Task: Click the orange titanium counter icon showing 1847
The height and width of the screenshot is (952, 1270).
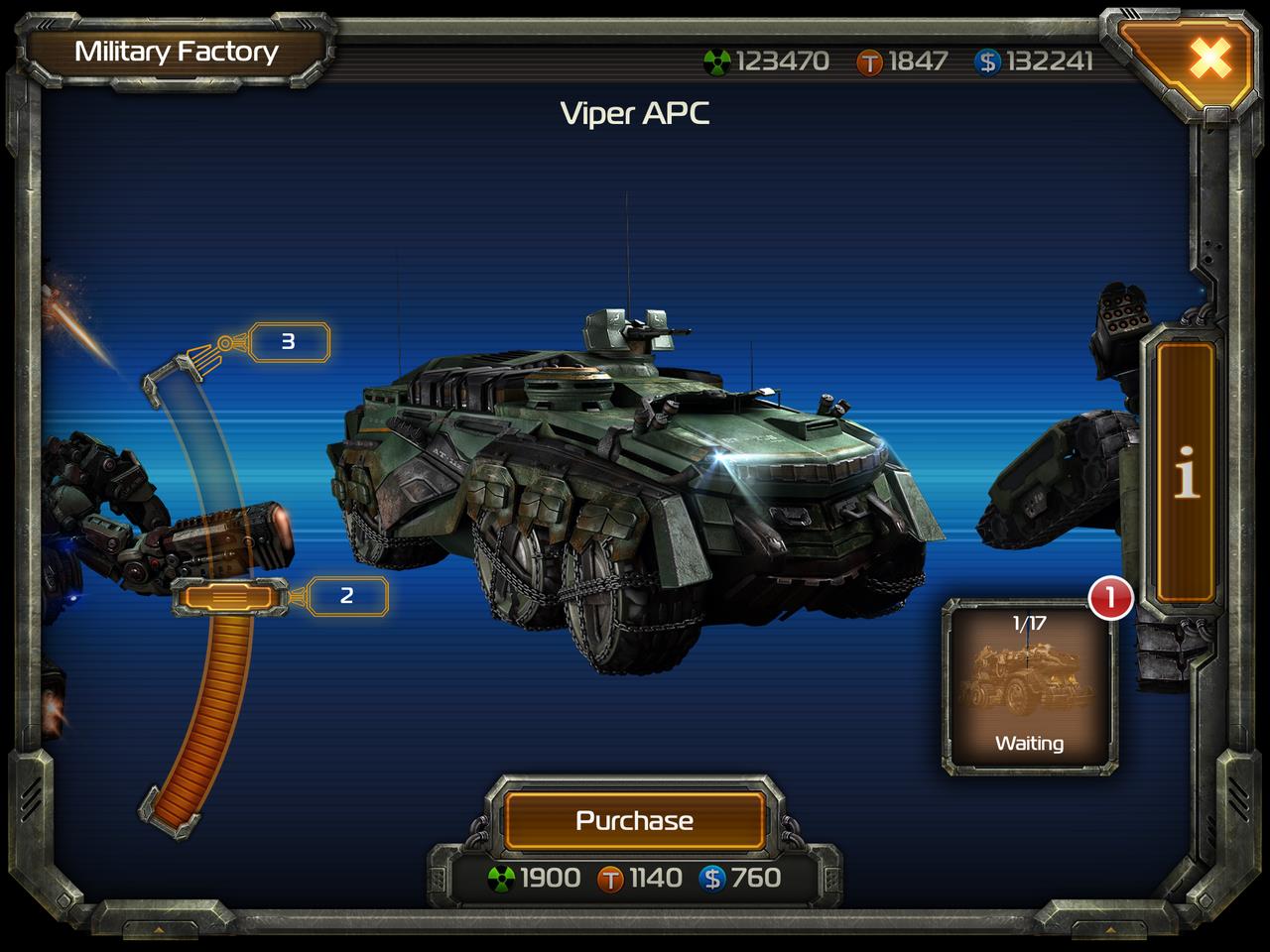Action: pyautogui.click(x=871, y=60)
